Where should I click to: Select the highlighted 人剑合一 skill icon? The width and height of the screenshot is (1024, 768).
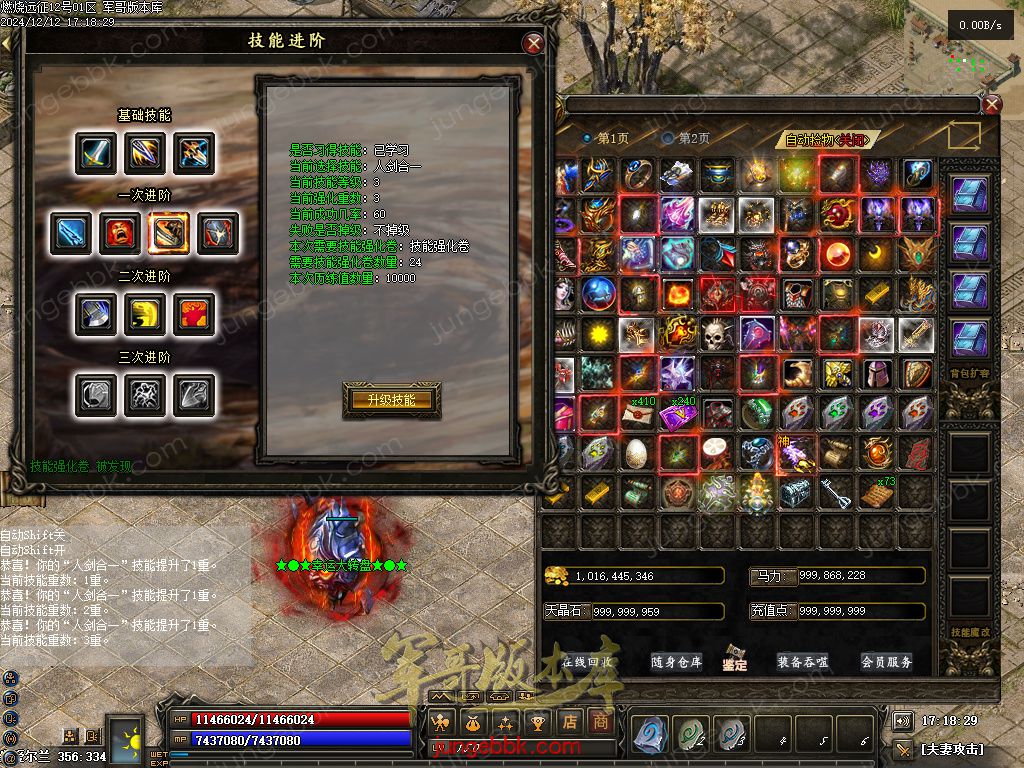coord(168,233)
